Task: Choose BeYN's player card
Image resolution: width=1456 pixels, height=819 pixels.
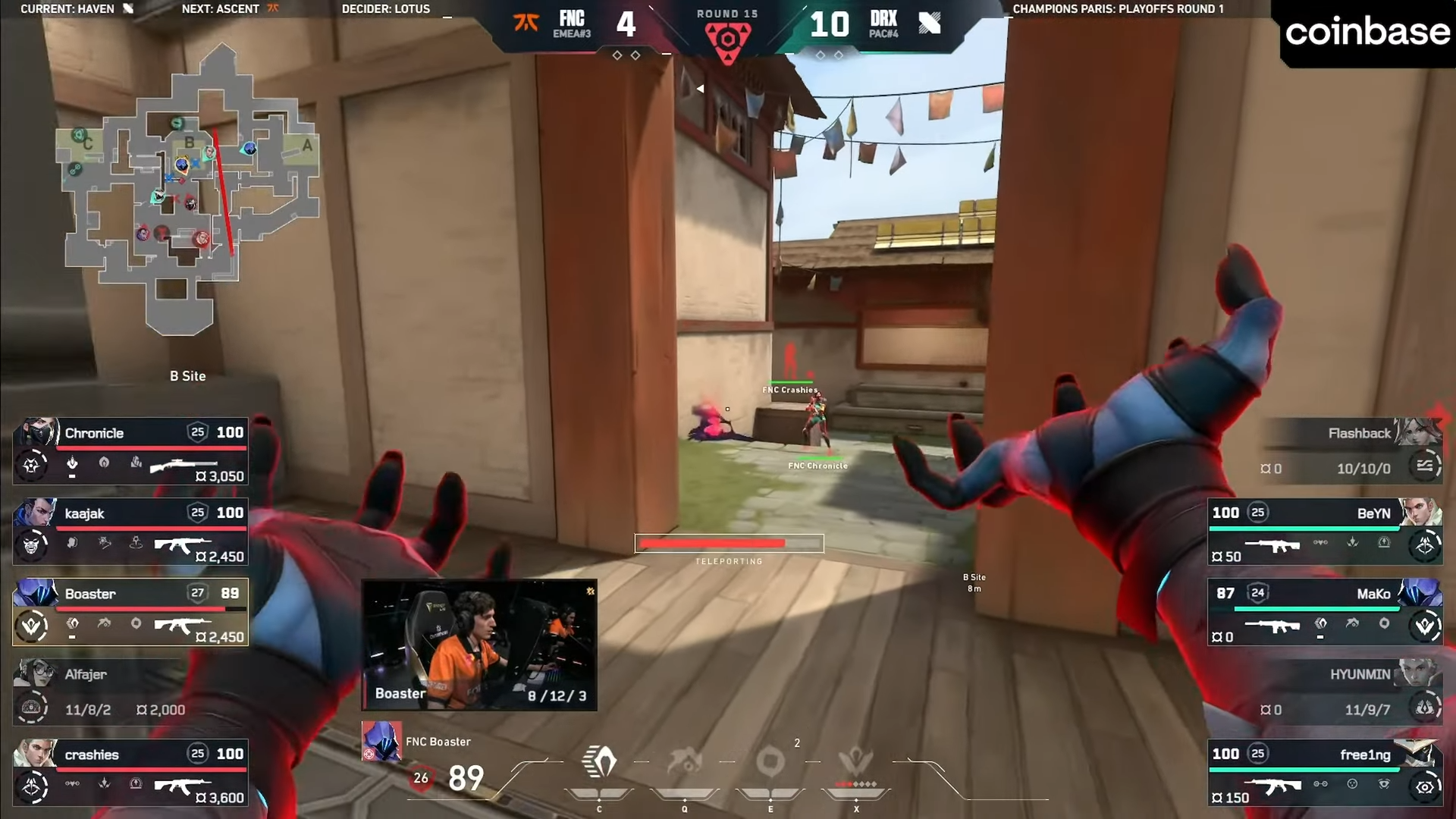Action: tap(1324, 531)
